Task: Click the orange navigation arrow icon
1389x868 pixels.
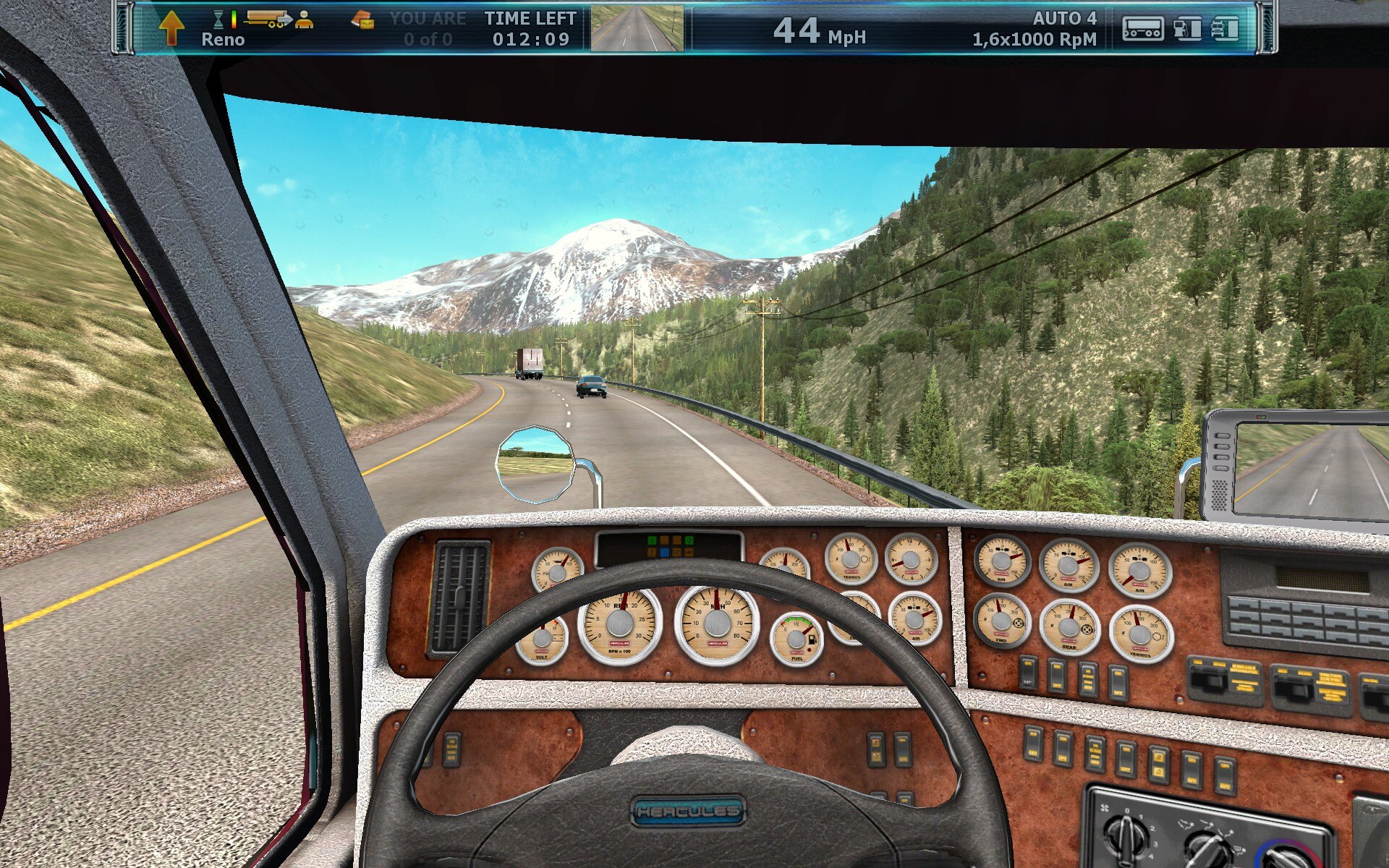Action: point(171,27)
